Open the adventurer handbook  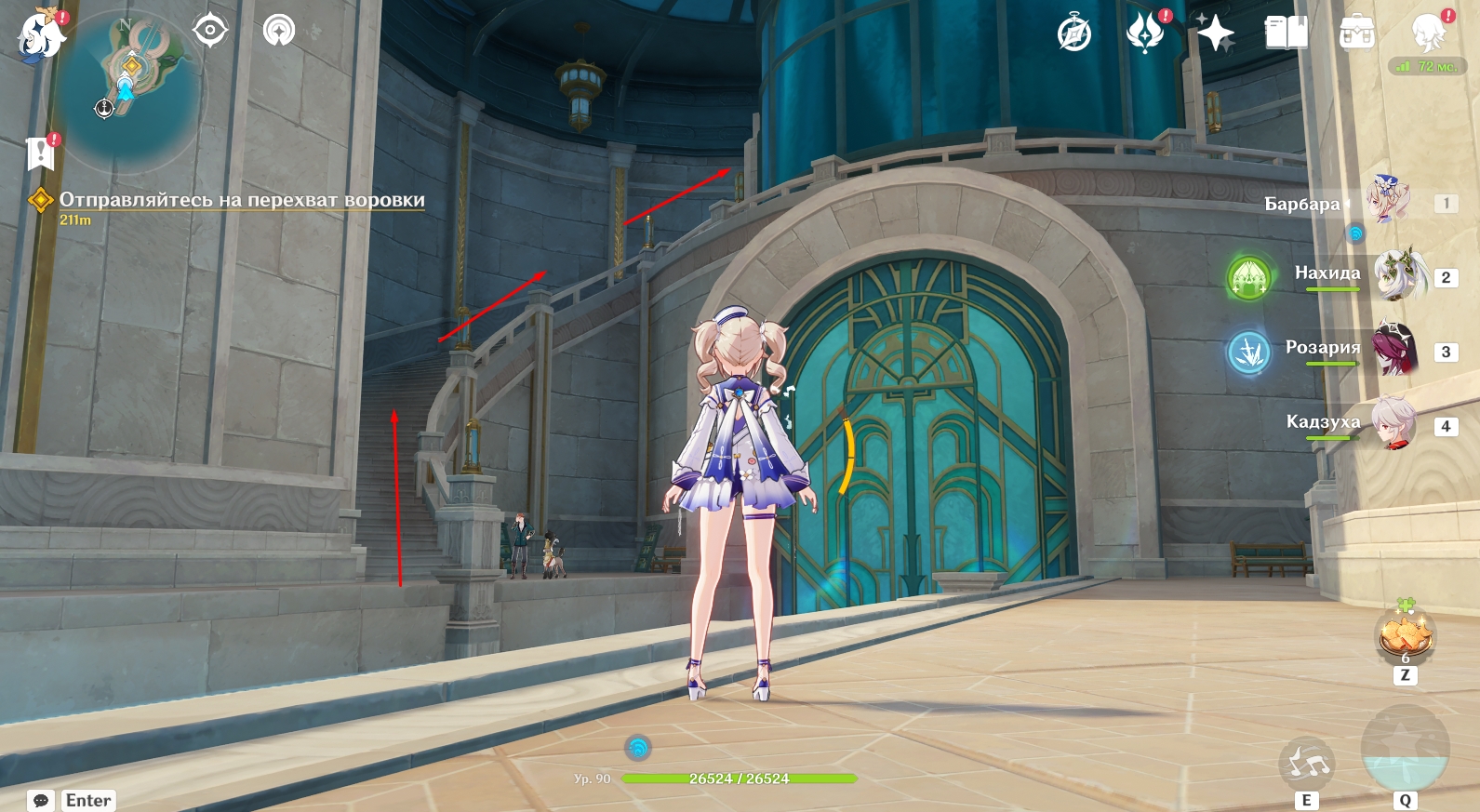point(1287,33)
